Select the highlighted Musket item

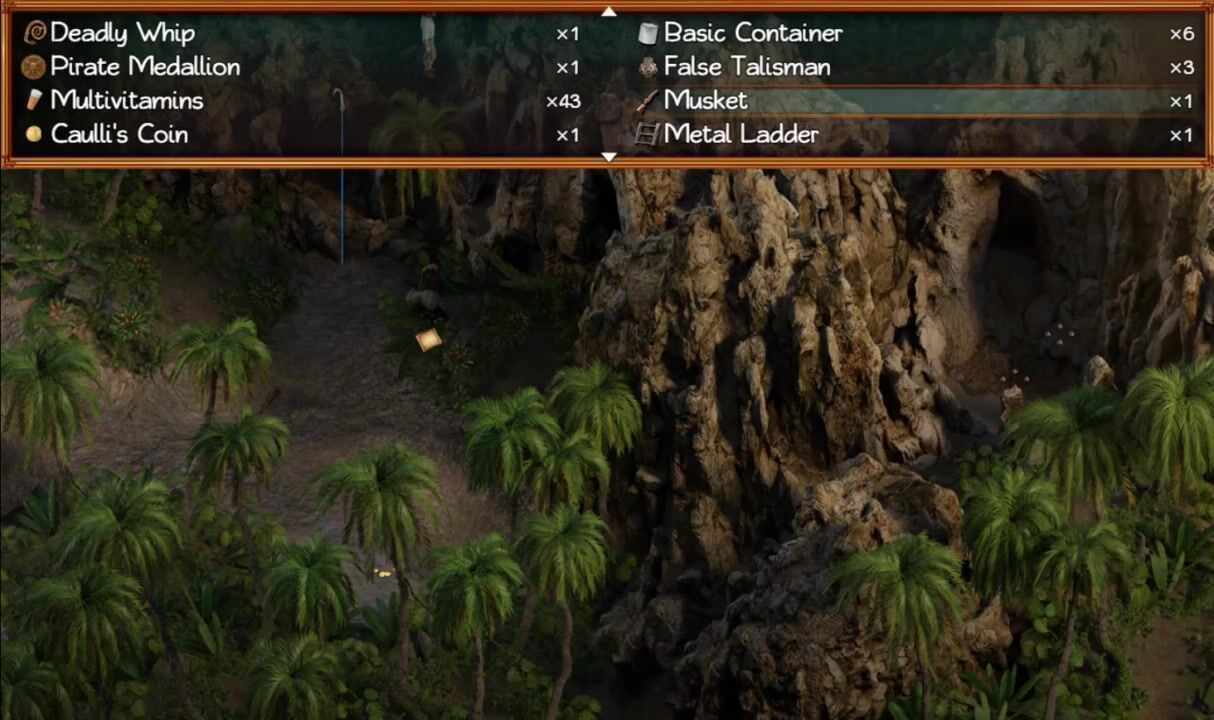(705, 100)
